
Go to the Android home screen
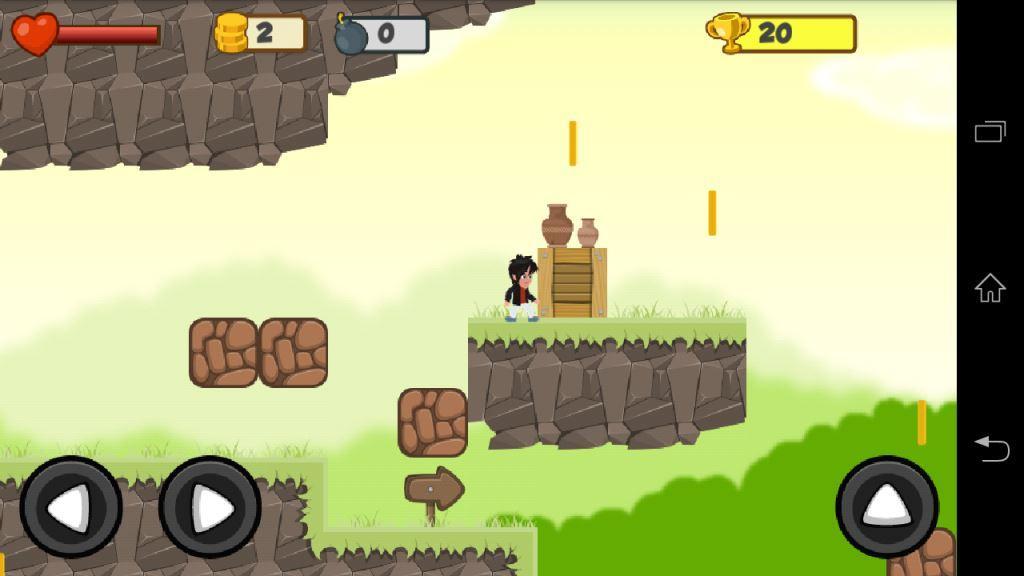click(990, 288)
